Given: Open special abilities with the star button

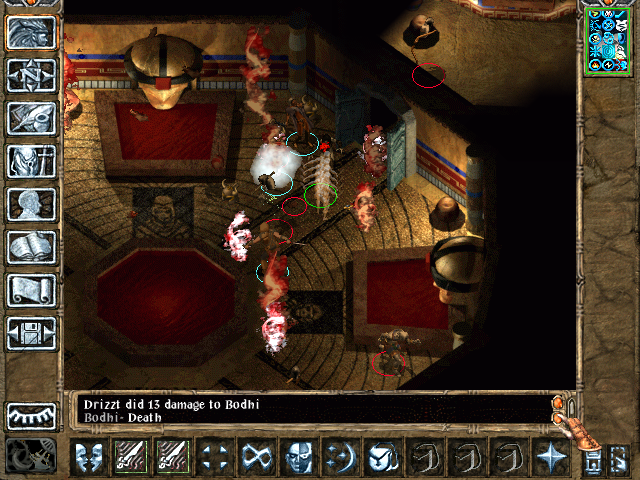Looking at the screenshot, I should (551, 457).
